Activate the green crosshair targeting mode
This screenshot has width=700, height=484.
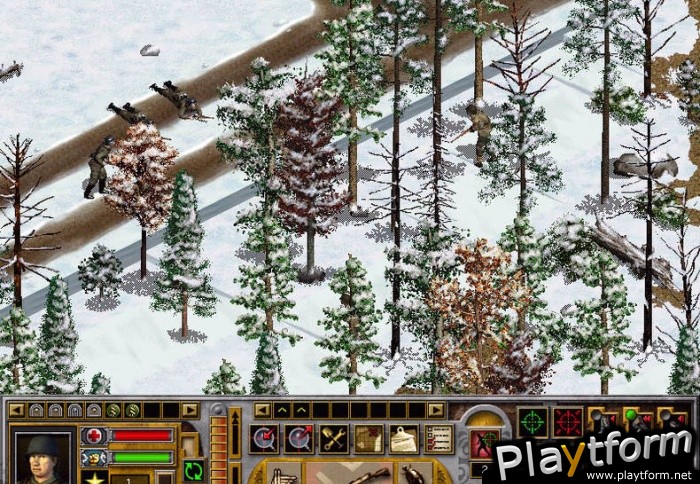pos(532,422)
